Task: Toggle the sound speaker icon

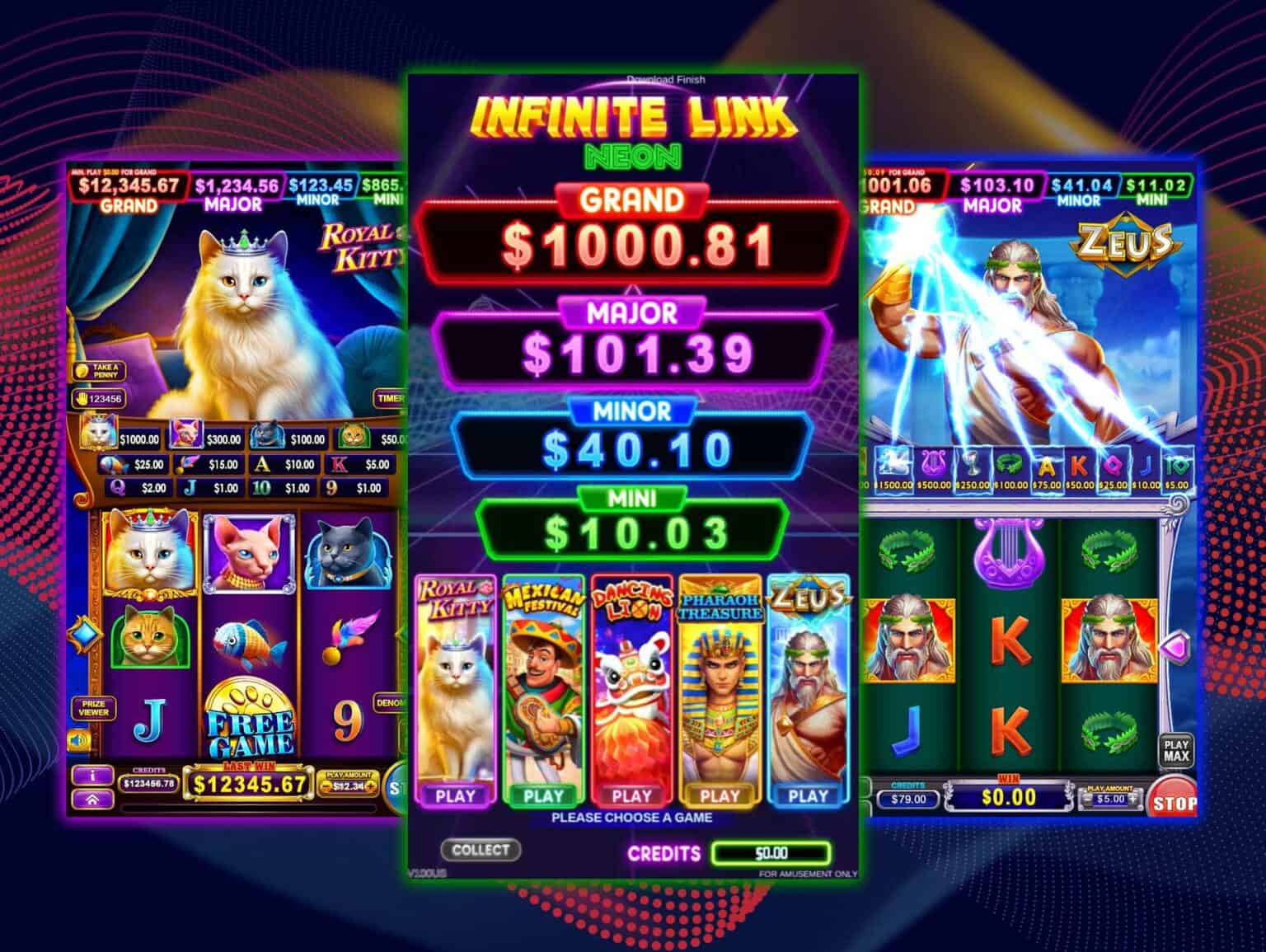Action: point(80,741)
